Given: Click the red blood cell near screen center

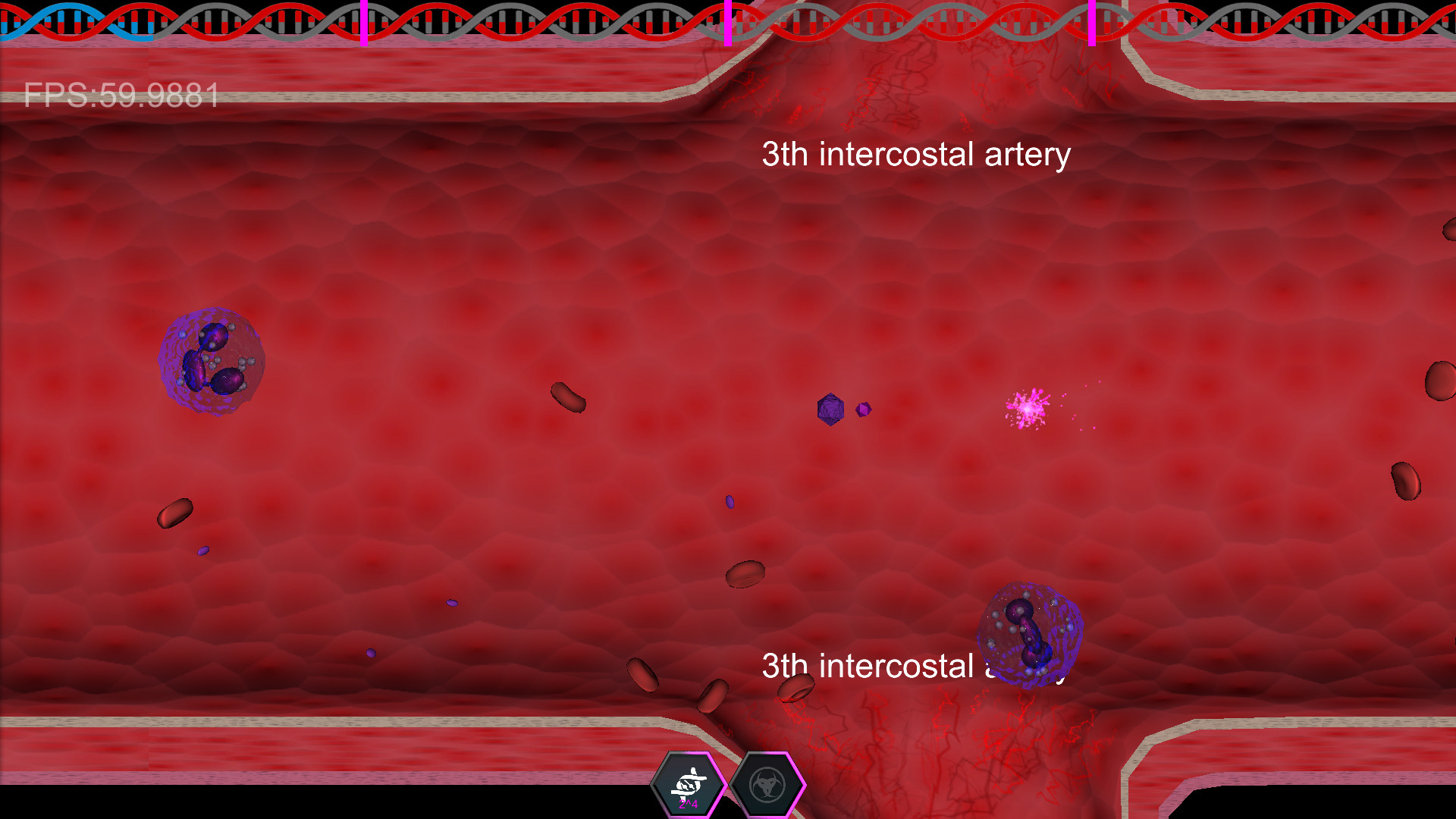Looking at the screenshot, I should [x=567, y=397].
